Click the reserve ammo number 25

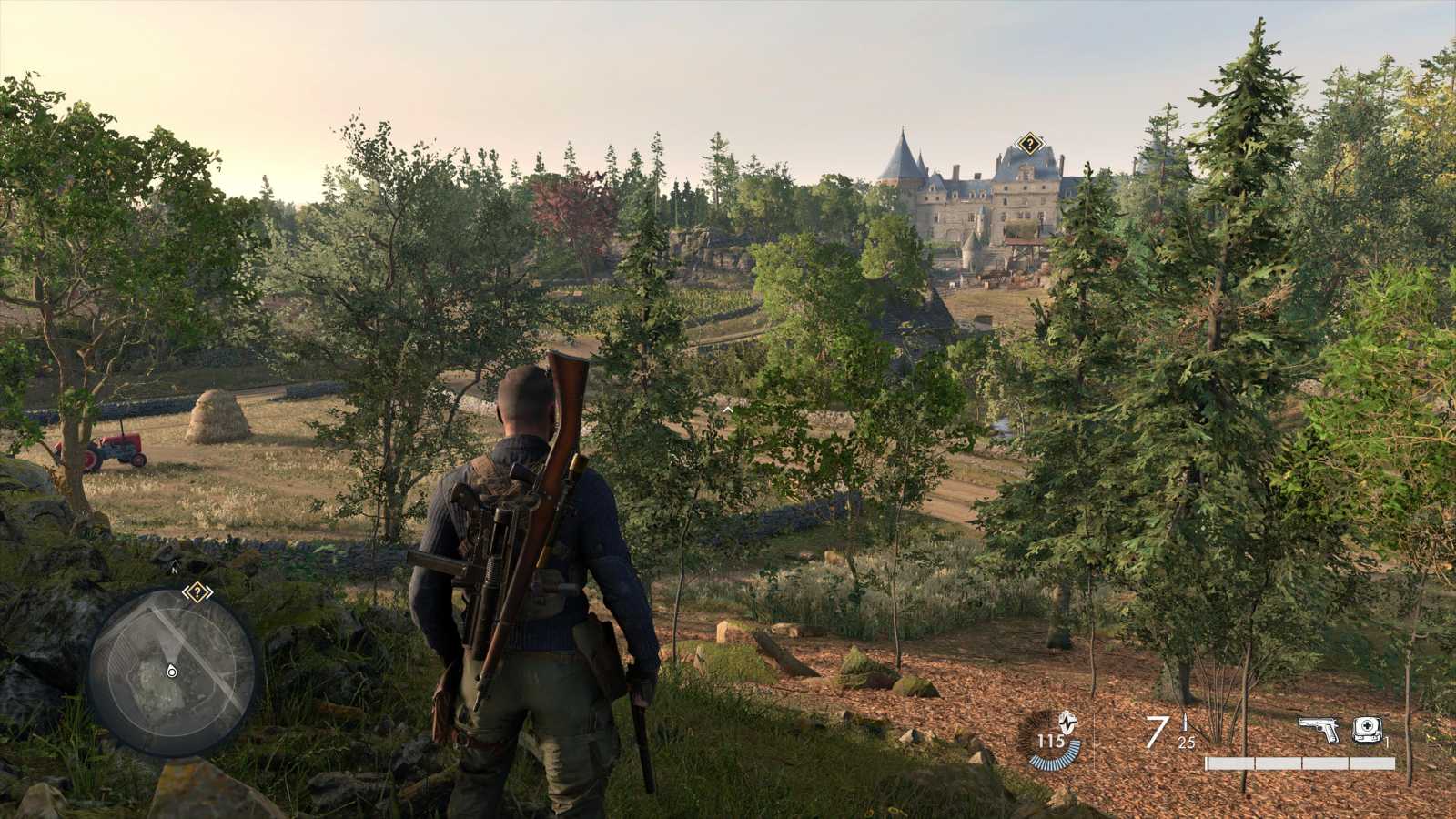tap(1185, 743)
